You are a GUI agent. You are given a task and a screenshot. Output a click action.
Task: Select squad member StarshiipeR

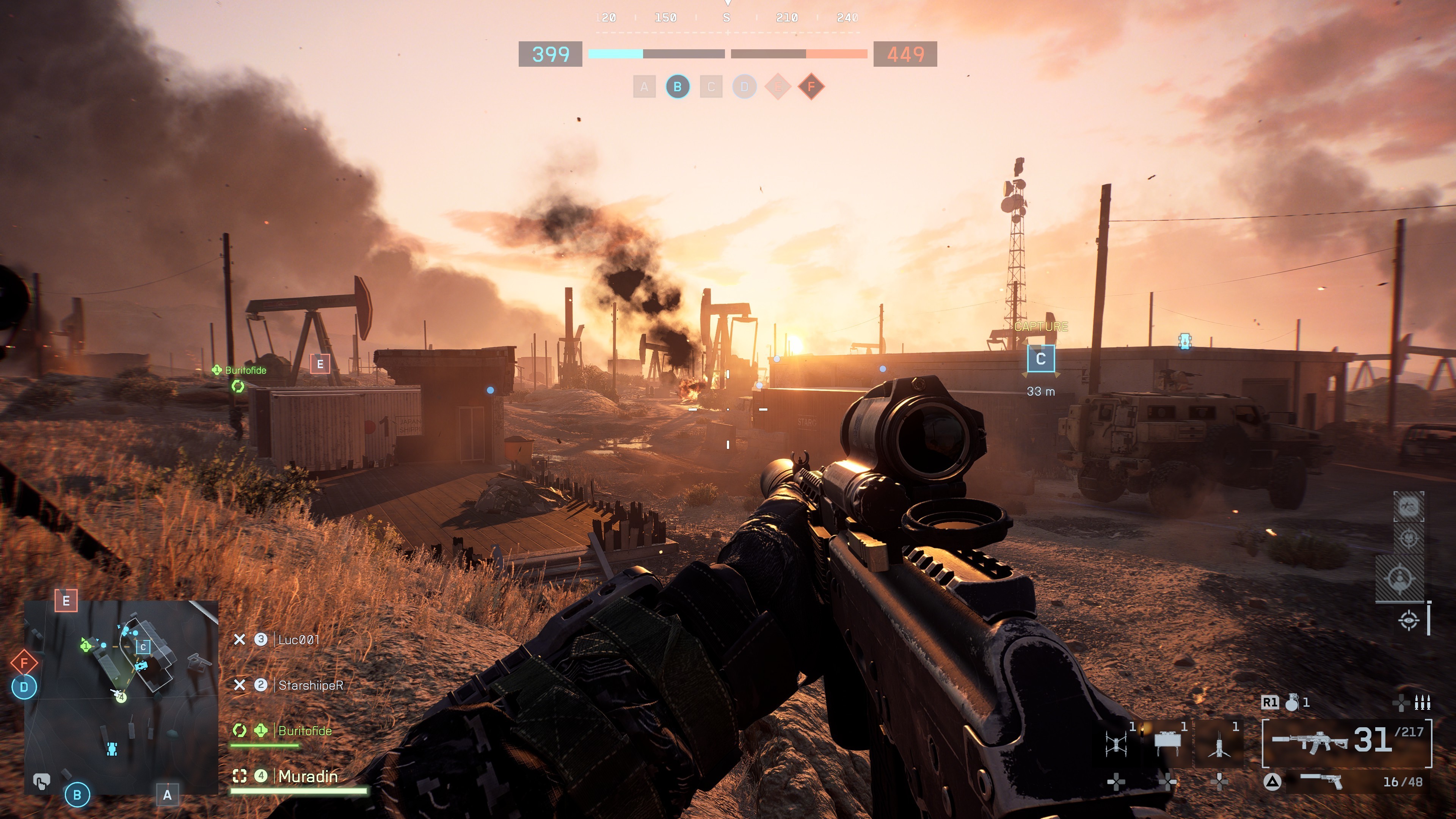point(310,686)
